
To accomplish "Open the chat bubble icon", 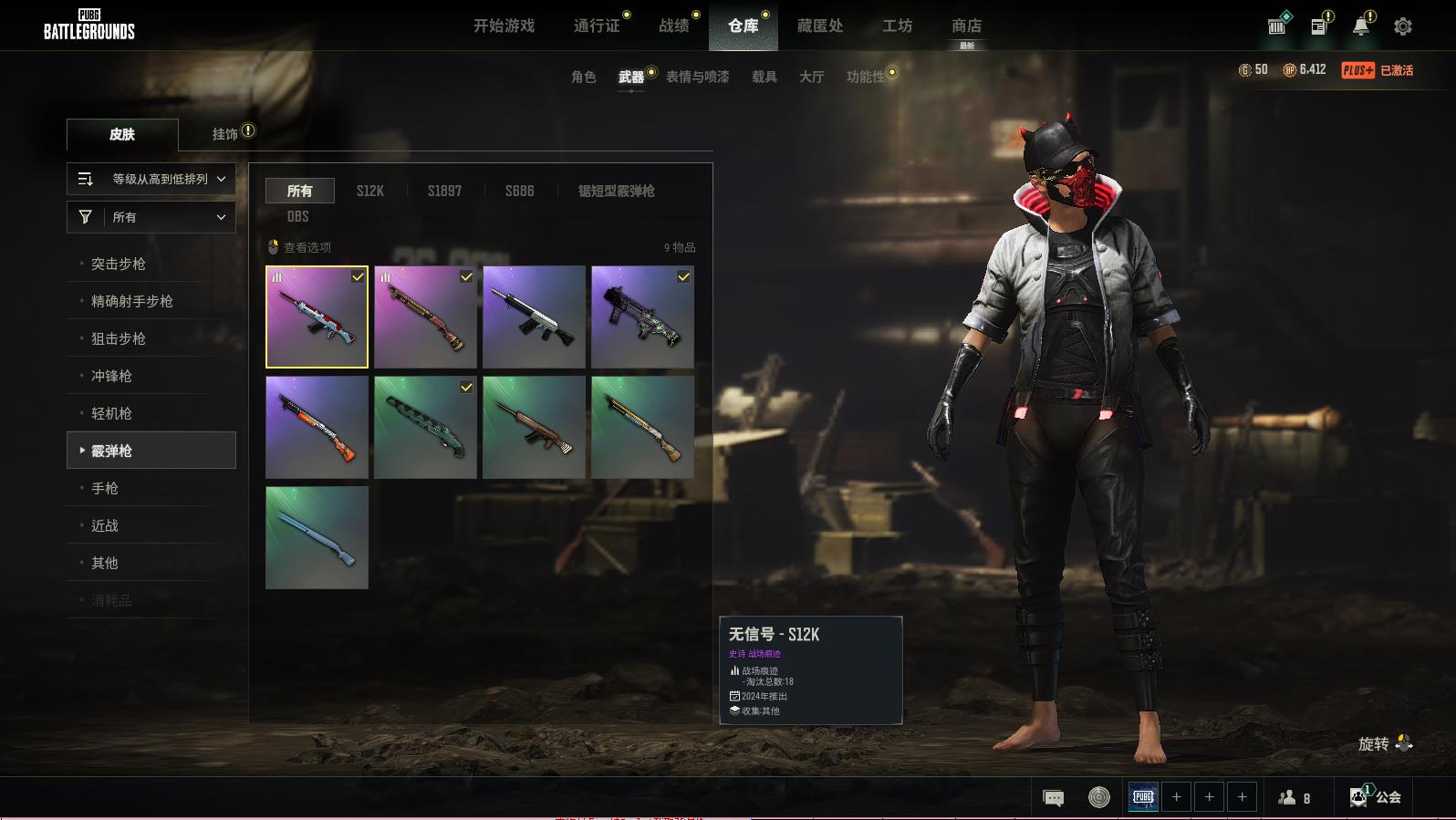I will (1053, 798).
